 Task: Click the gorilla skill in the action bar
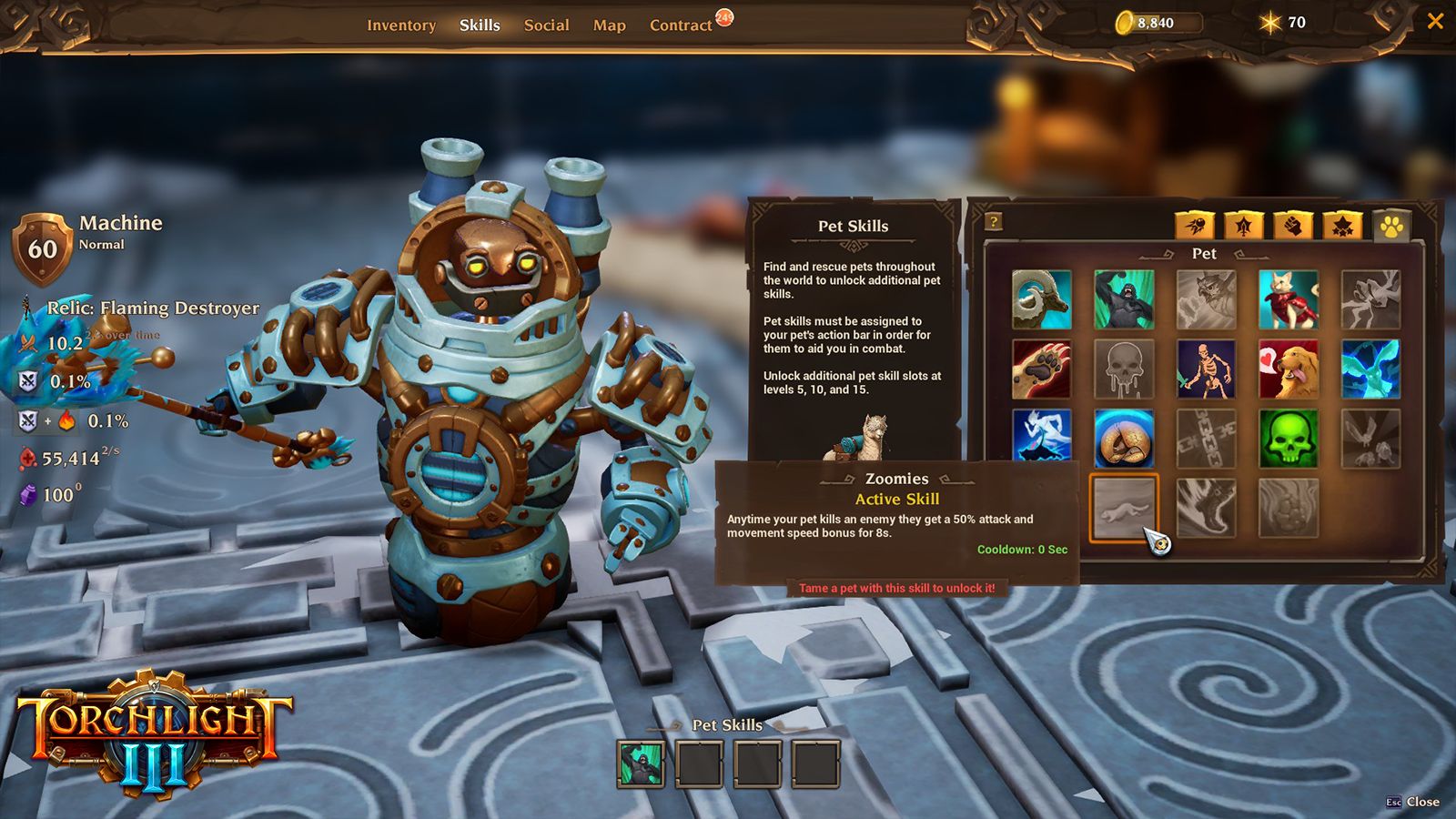(x=643, y=763)
